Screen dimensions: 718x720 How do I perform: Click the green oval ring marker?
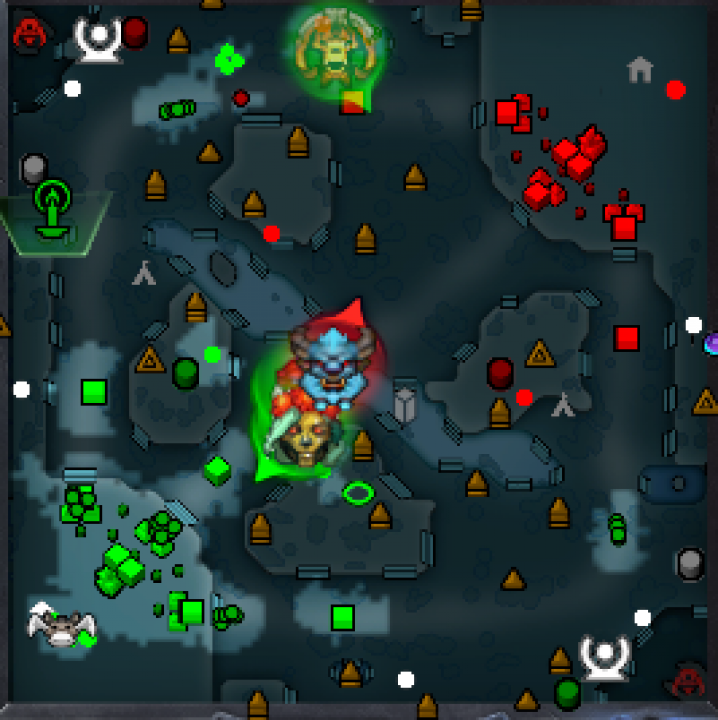[358, 492]
